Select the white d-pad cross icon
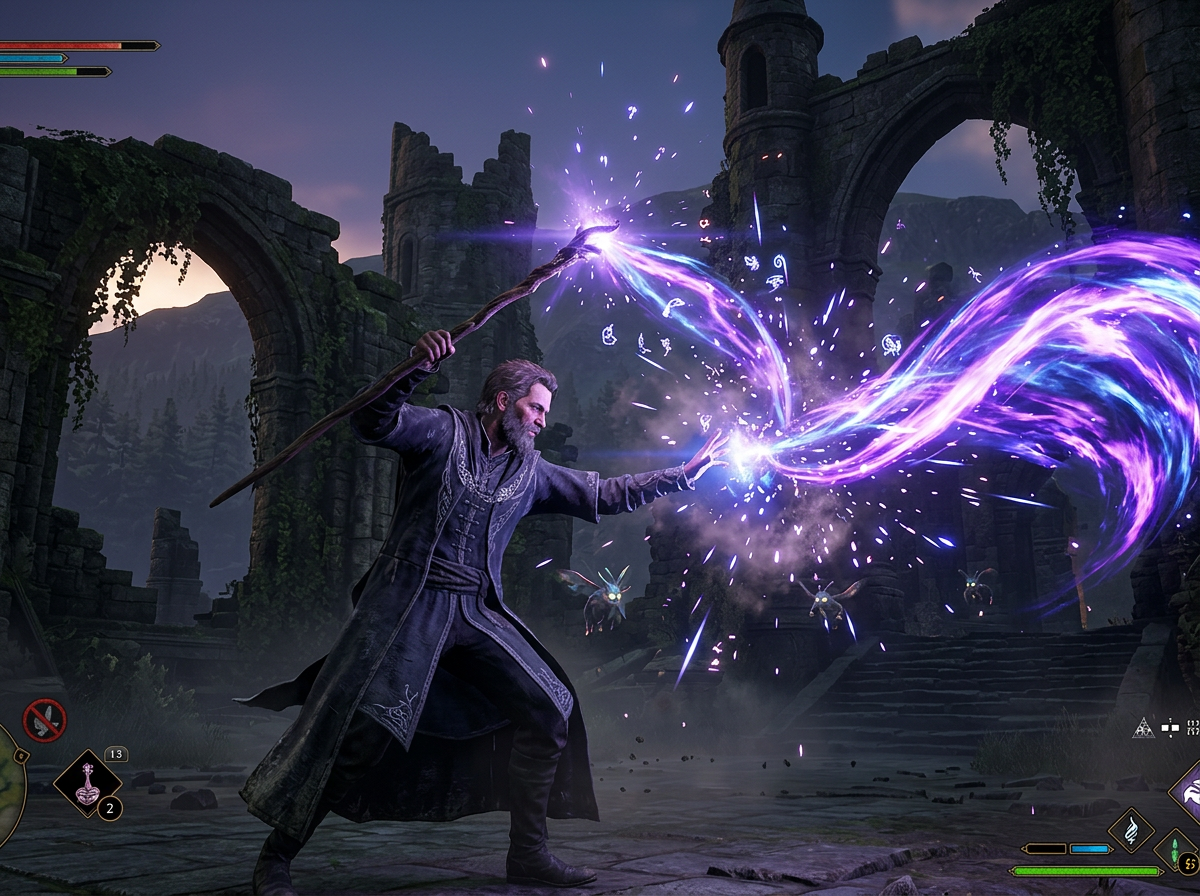Screen dimensions: 1200x896 coord(1170,727)
